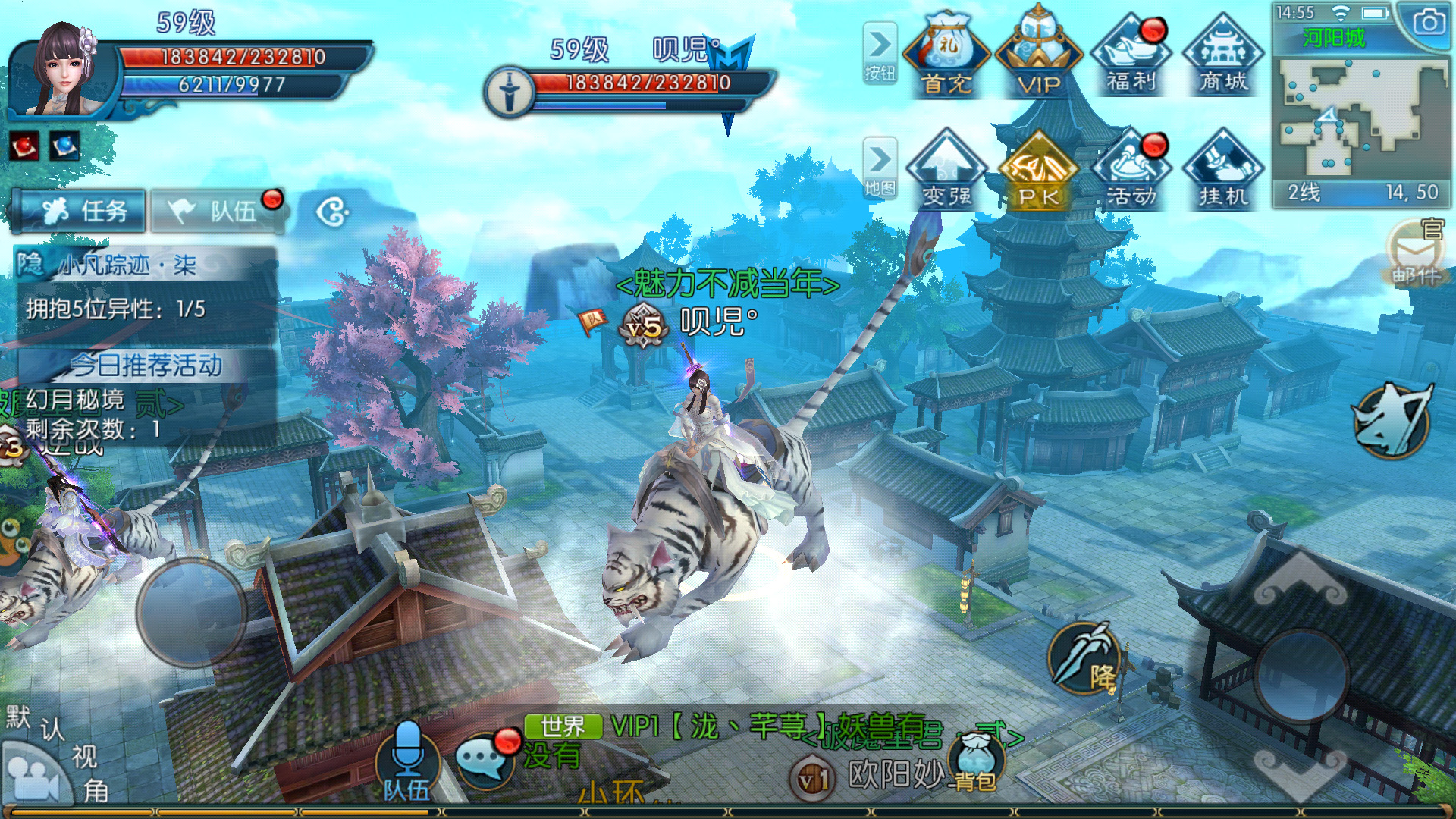This screenshot has width=1456, height=819.
Task: Switch to the 任务 quest tab
Action: point(80,211)
